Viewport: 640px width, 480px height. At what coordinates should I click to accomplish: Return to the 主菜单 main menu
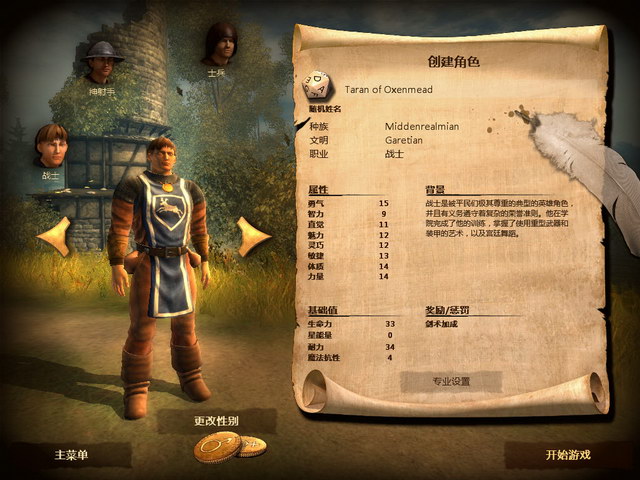tap(70, 455)
